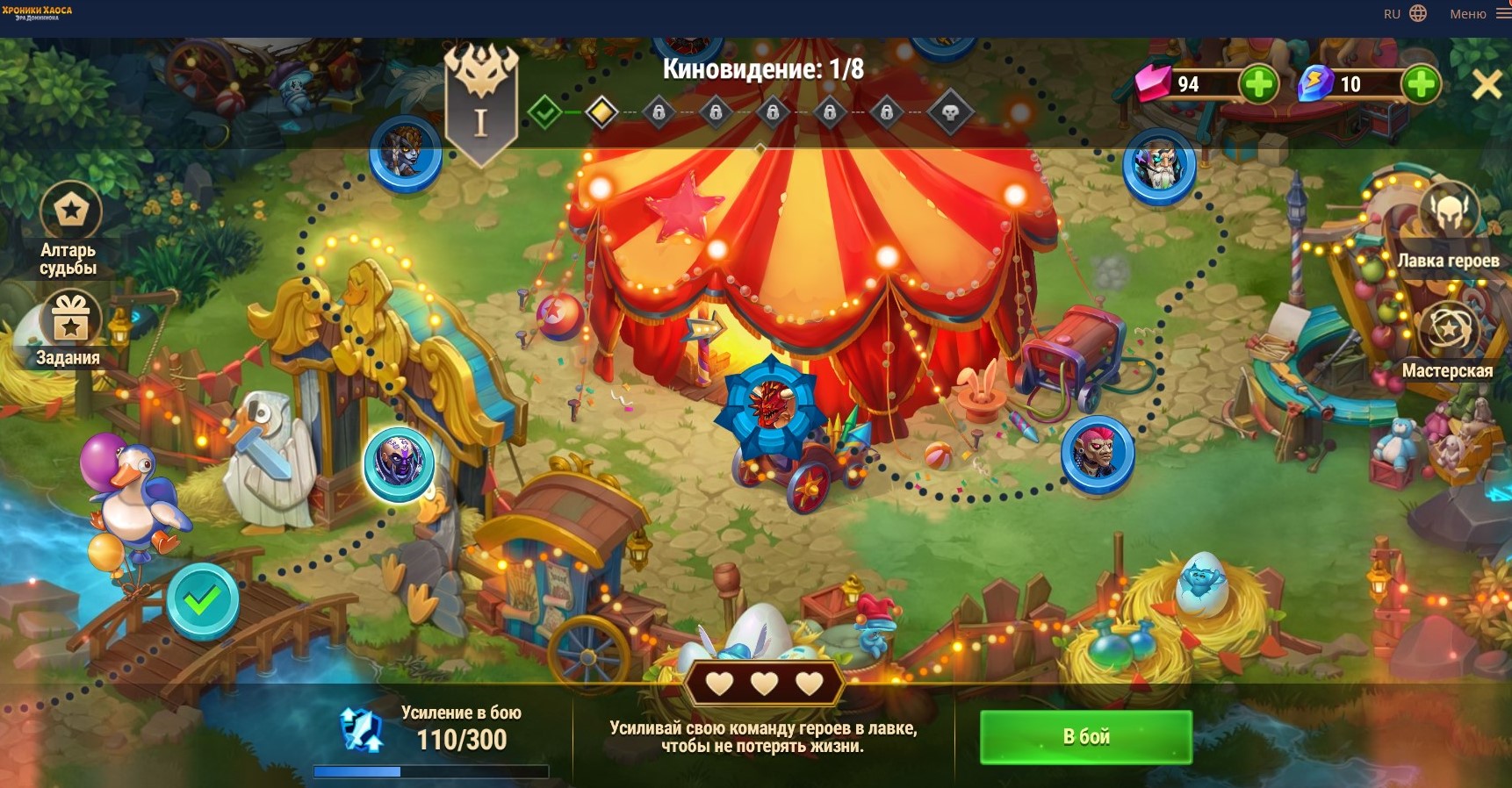Select the white-bearded wizard node
The width and height of the screenshot is (1512, 788).
coord(1159,166)
